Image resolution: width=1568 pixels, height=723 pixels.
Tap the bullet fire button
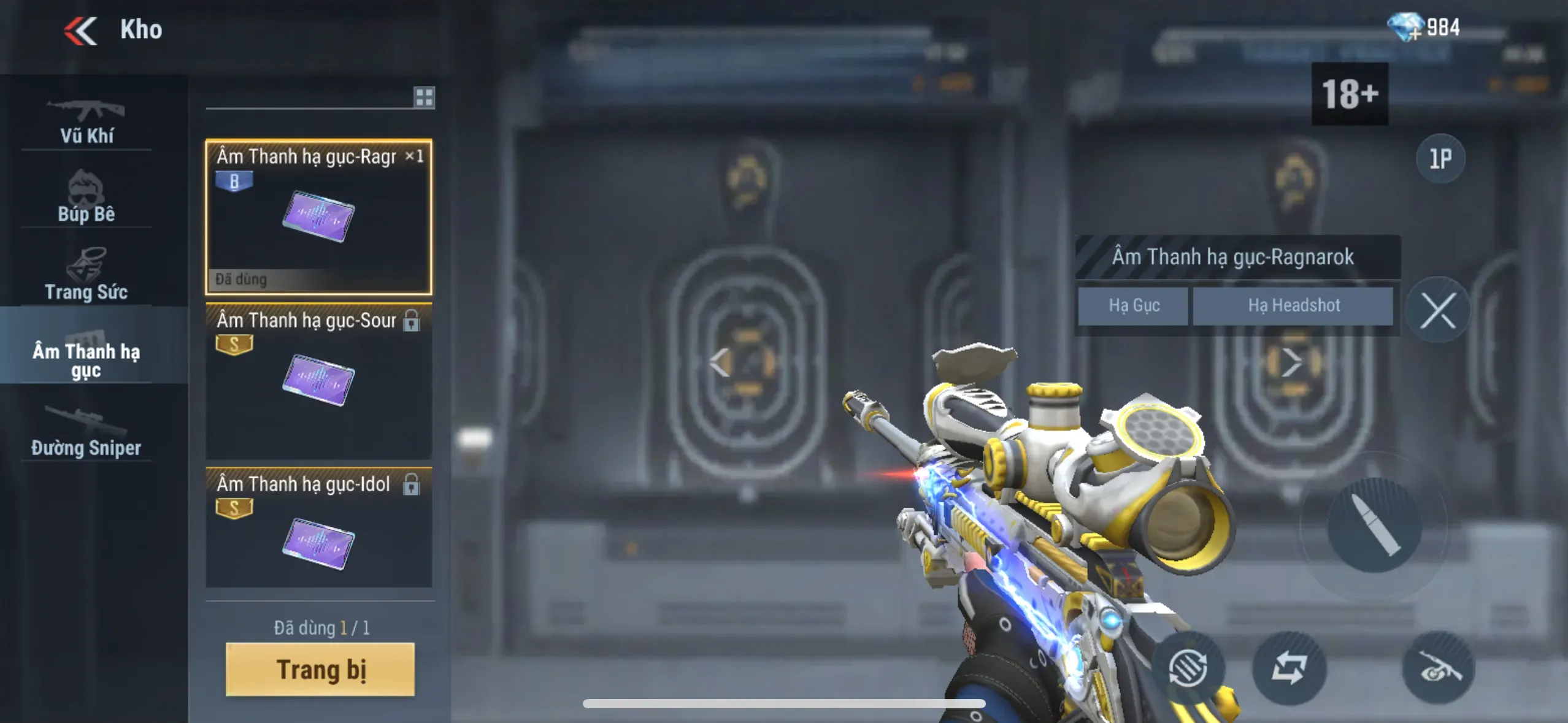(1374, 525)
